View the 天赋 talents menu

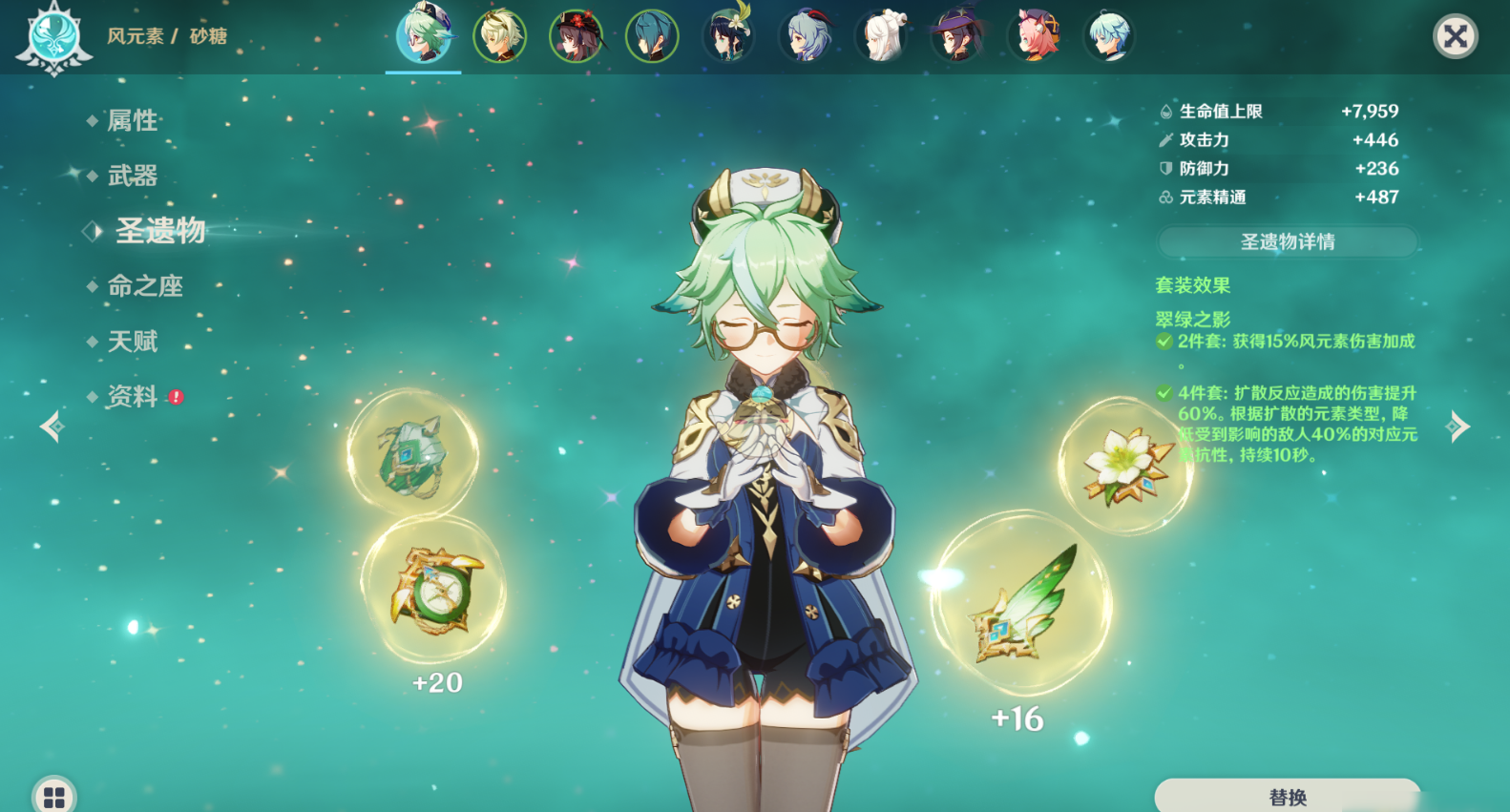click(132, 342)
